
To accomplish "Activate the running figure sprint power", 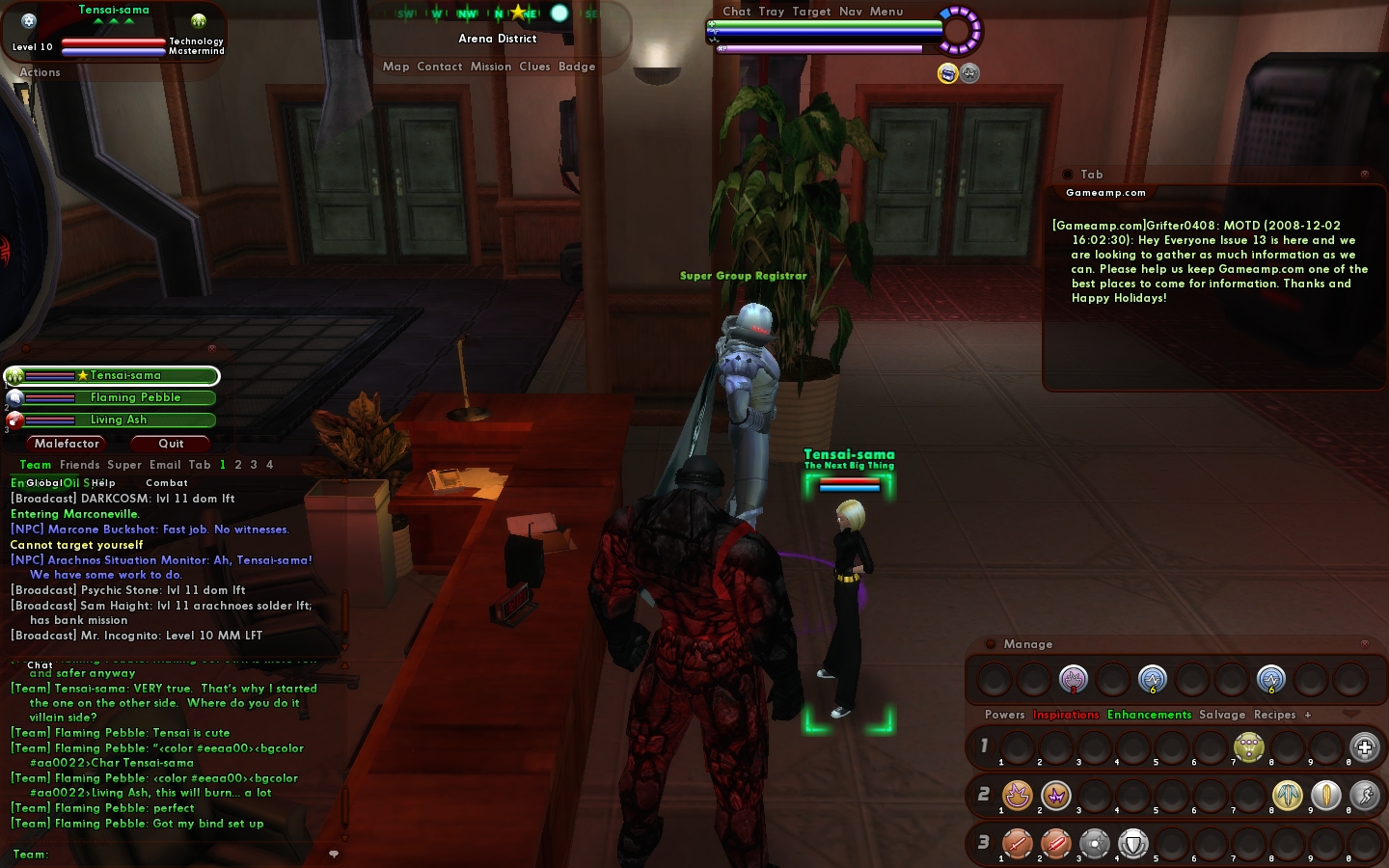I will (x=1364, y=795).
